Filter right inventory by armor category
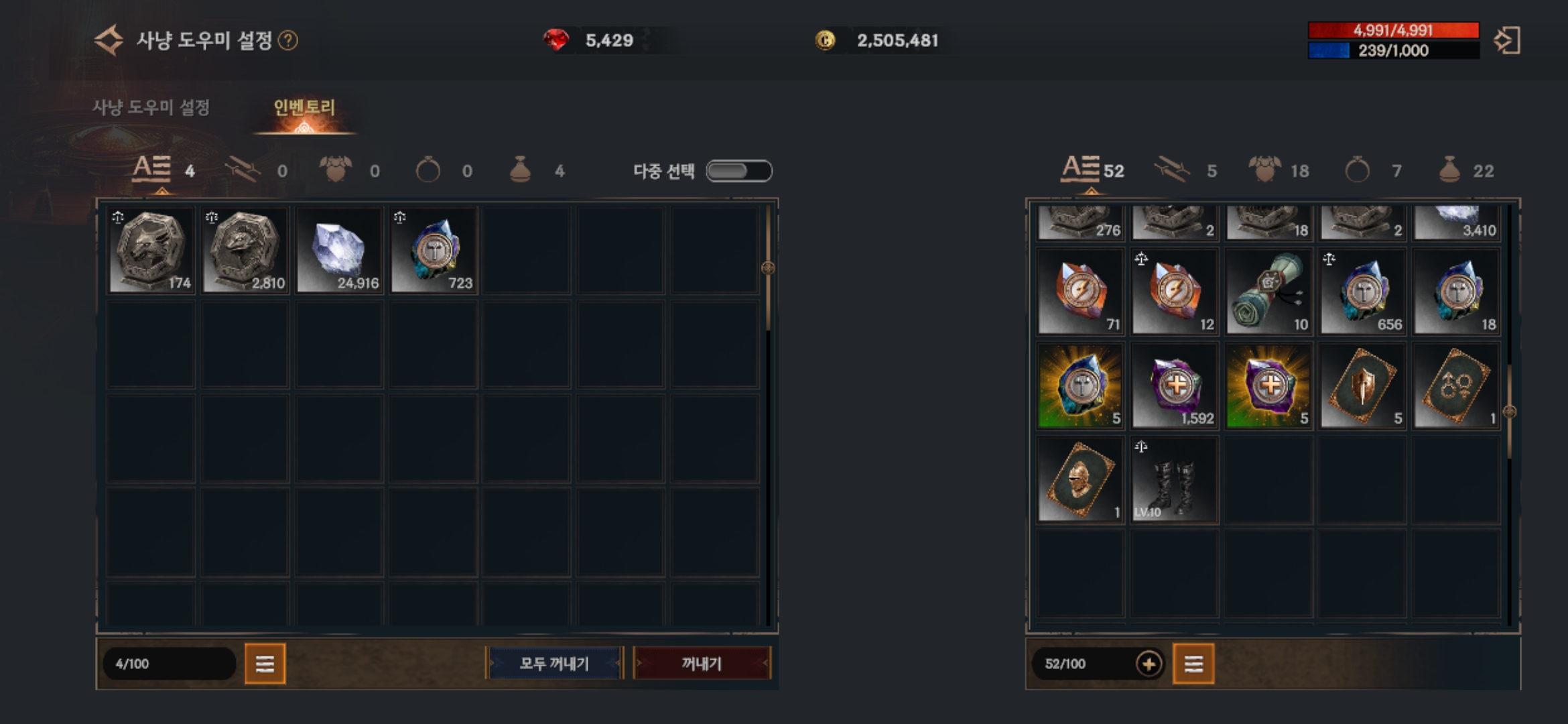Viewport: 1568px width, 724px height. (1265, 170)
